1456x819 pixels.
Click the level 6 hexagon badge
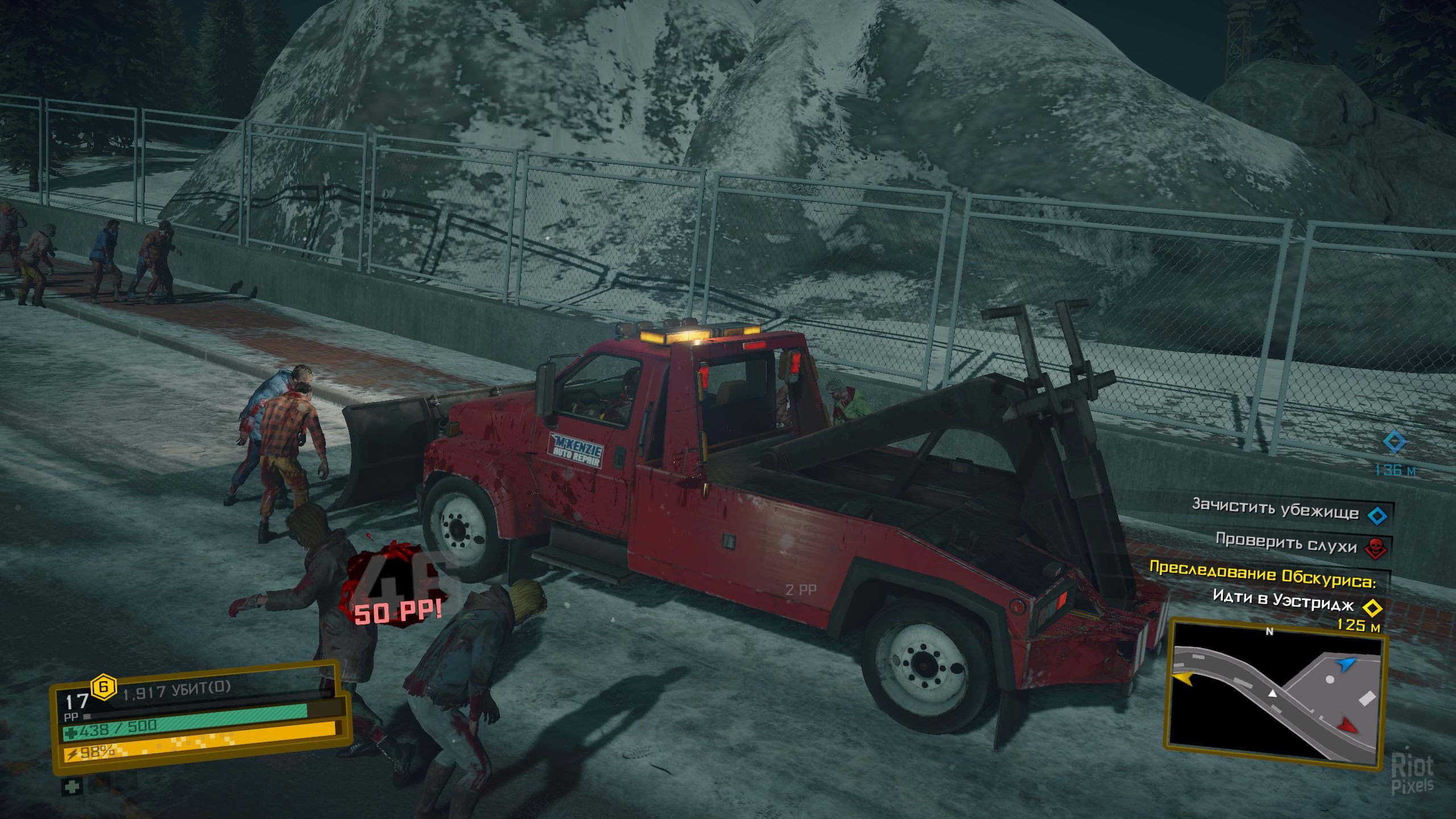point(104,686)
